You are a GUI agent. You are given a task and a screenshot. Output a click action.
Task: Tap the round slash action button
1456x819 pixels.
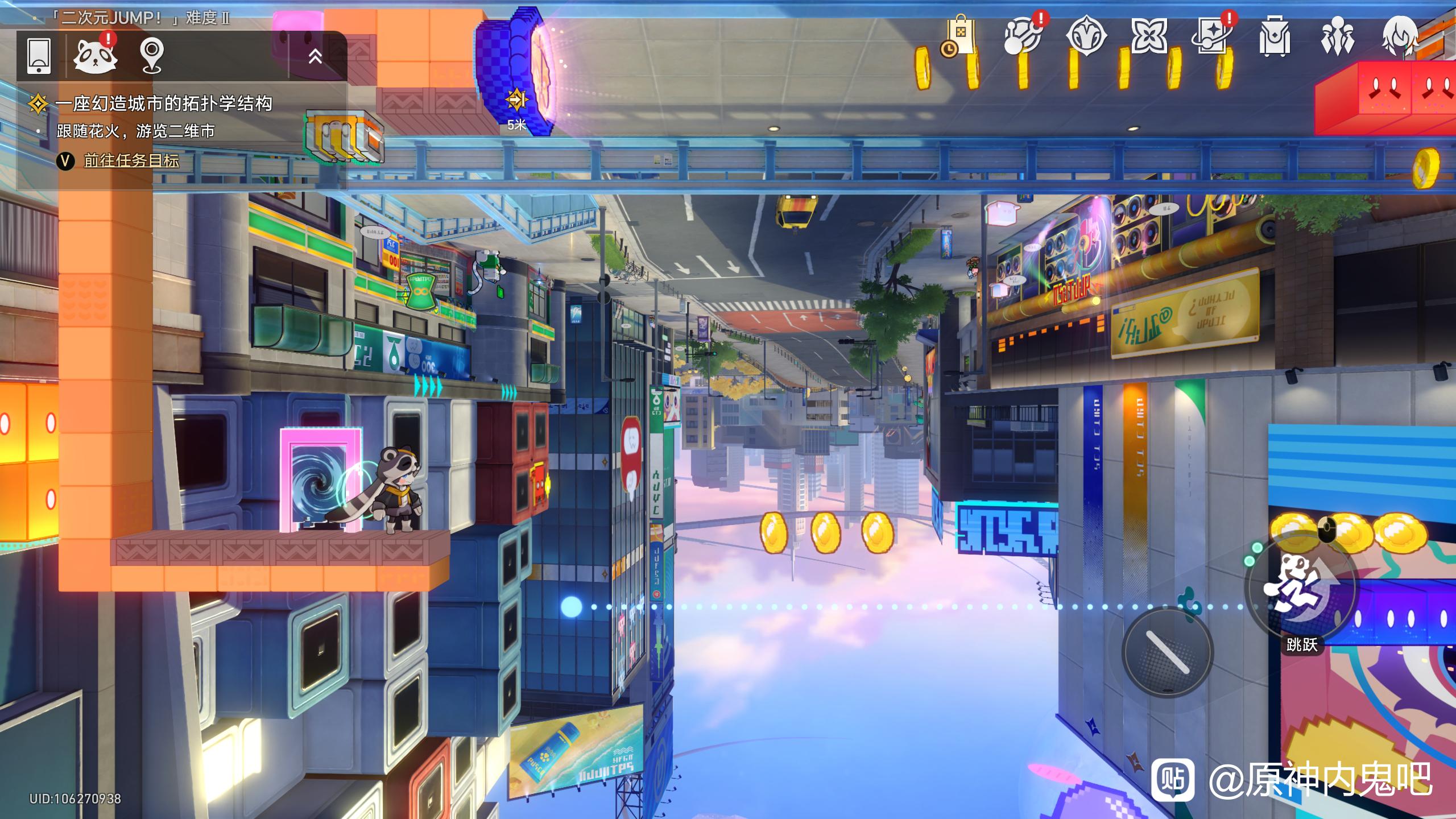1168,652
